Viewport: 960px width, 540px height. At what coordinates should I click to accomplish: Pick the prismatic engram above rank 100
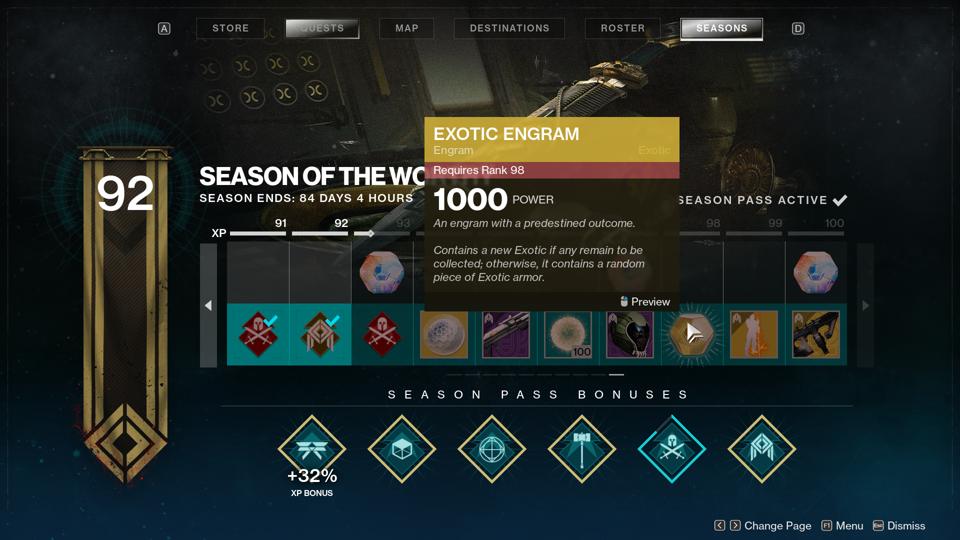point(816,273)
